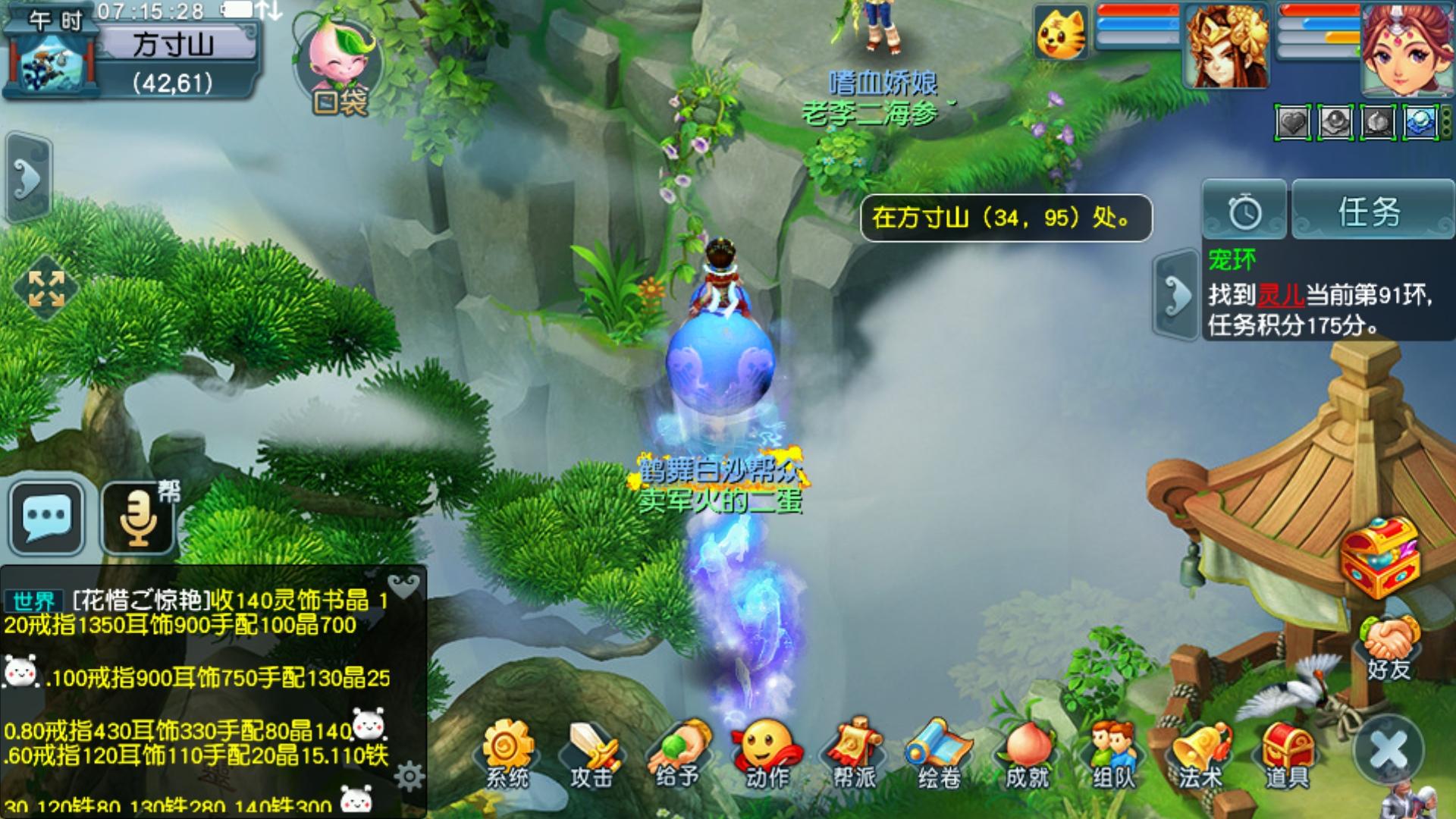
Task: Close the bottom menu with the X button
Action: pyautogui.click(x=1389, y=750)
